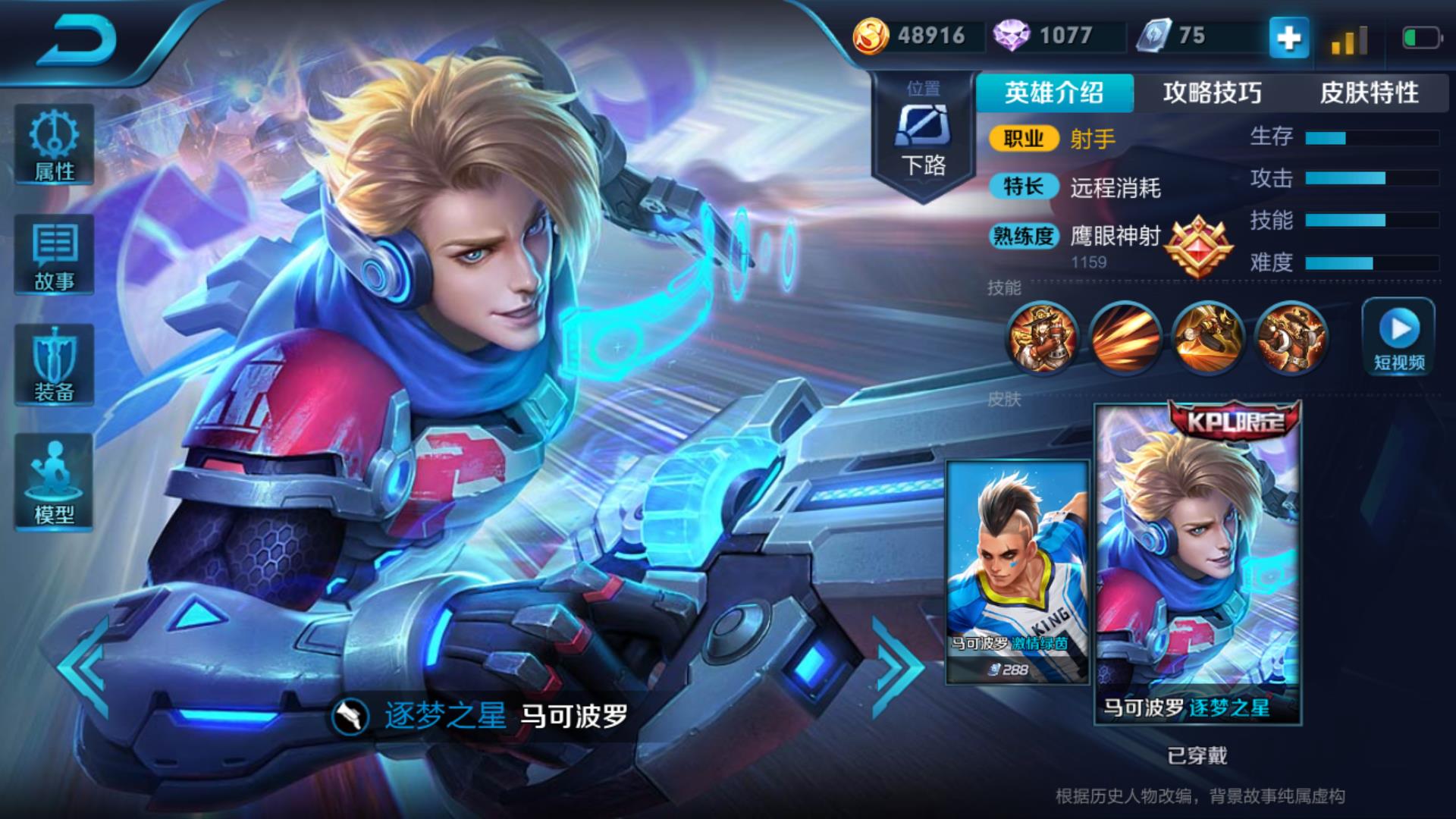1456x819 pixels.
Task: Switch to the 皮肤特性 tab
Action: click(1369, 93)
